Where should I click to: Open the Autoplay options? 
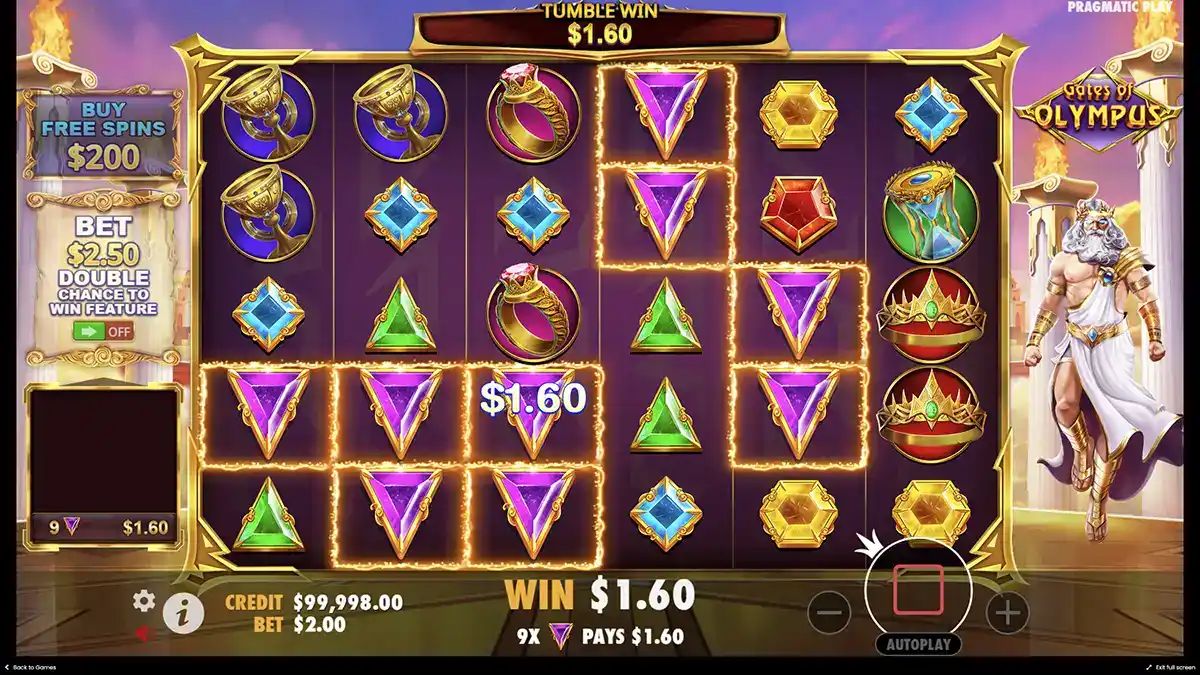(918, 645)
